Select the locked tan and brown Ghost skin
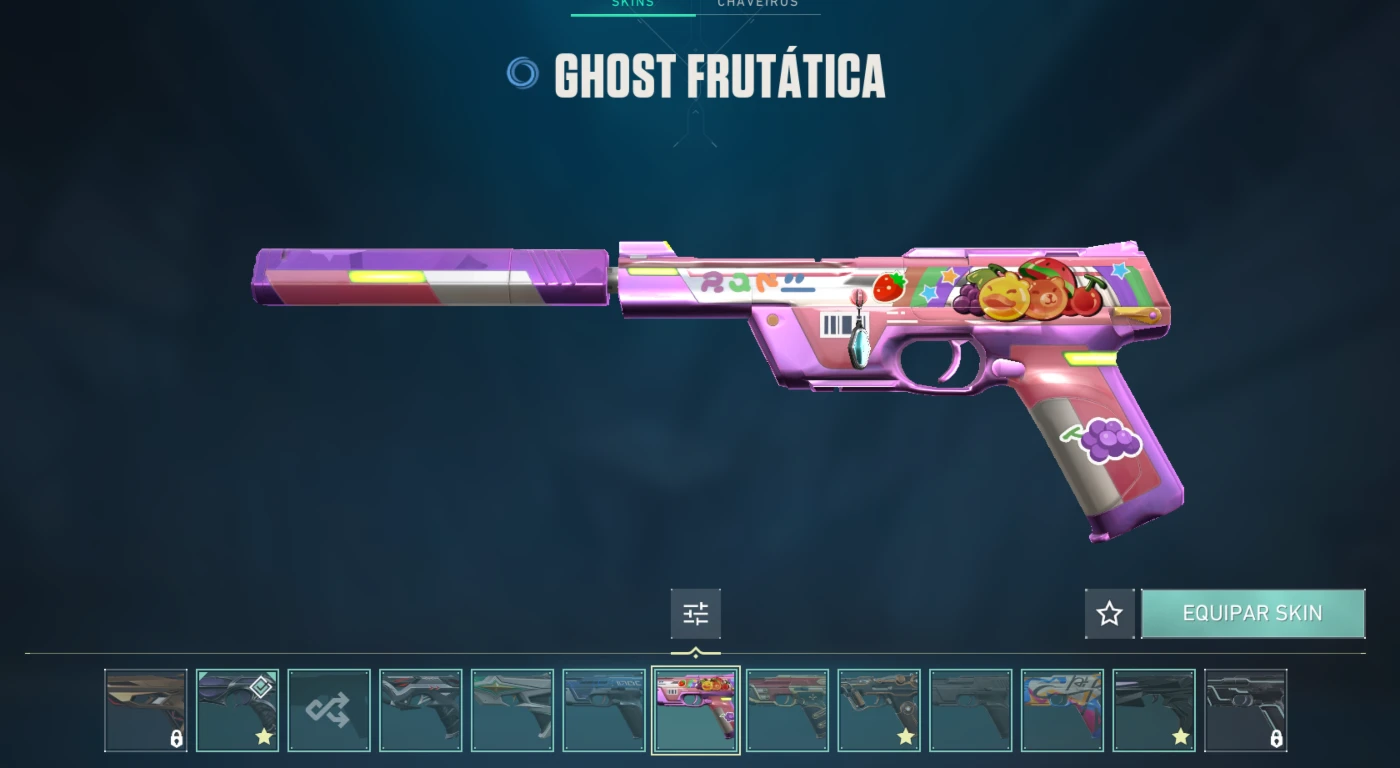Screen dimensions: 1400x768 (x=145, y=710)
